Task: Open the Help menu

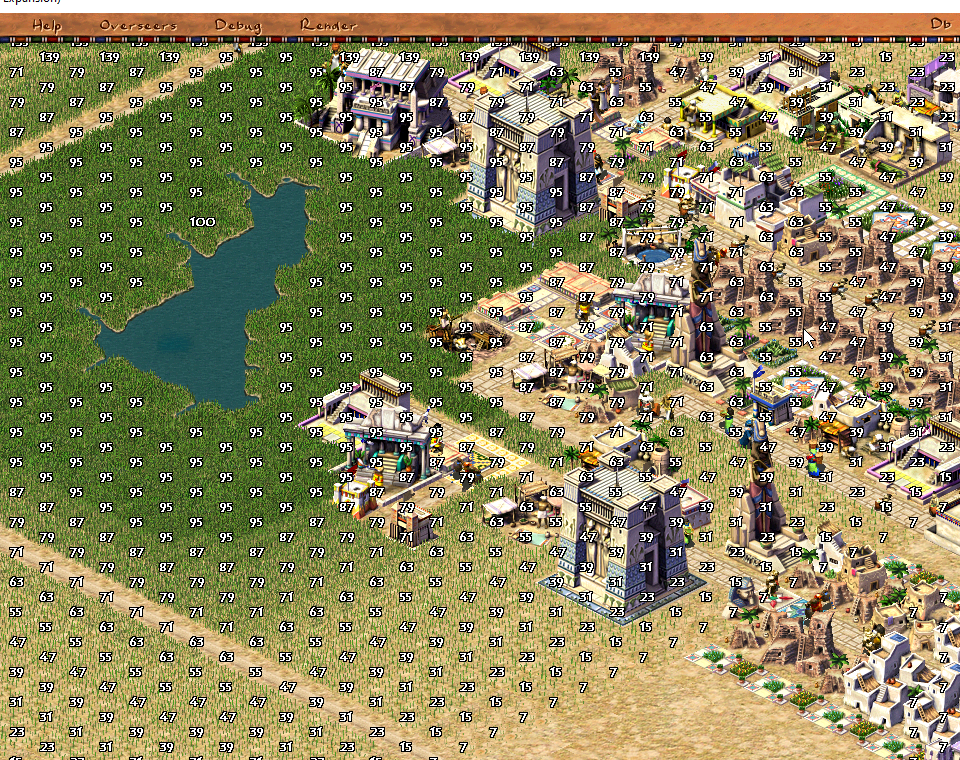Action: tap(46, 25)
